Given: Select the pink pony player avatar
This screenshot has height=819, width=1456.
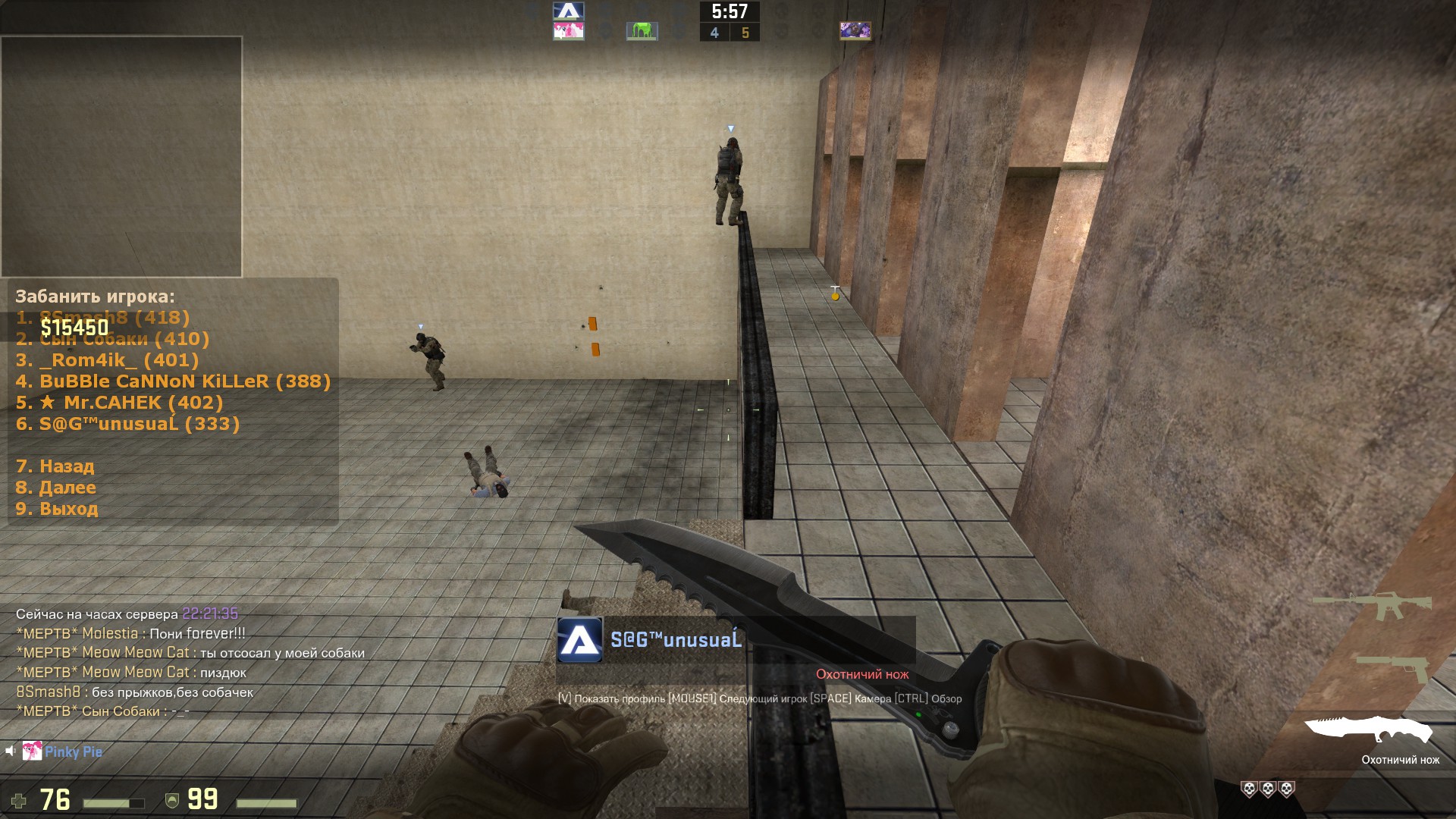Looking at the screenshot, I should (x=568, y=31).
